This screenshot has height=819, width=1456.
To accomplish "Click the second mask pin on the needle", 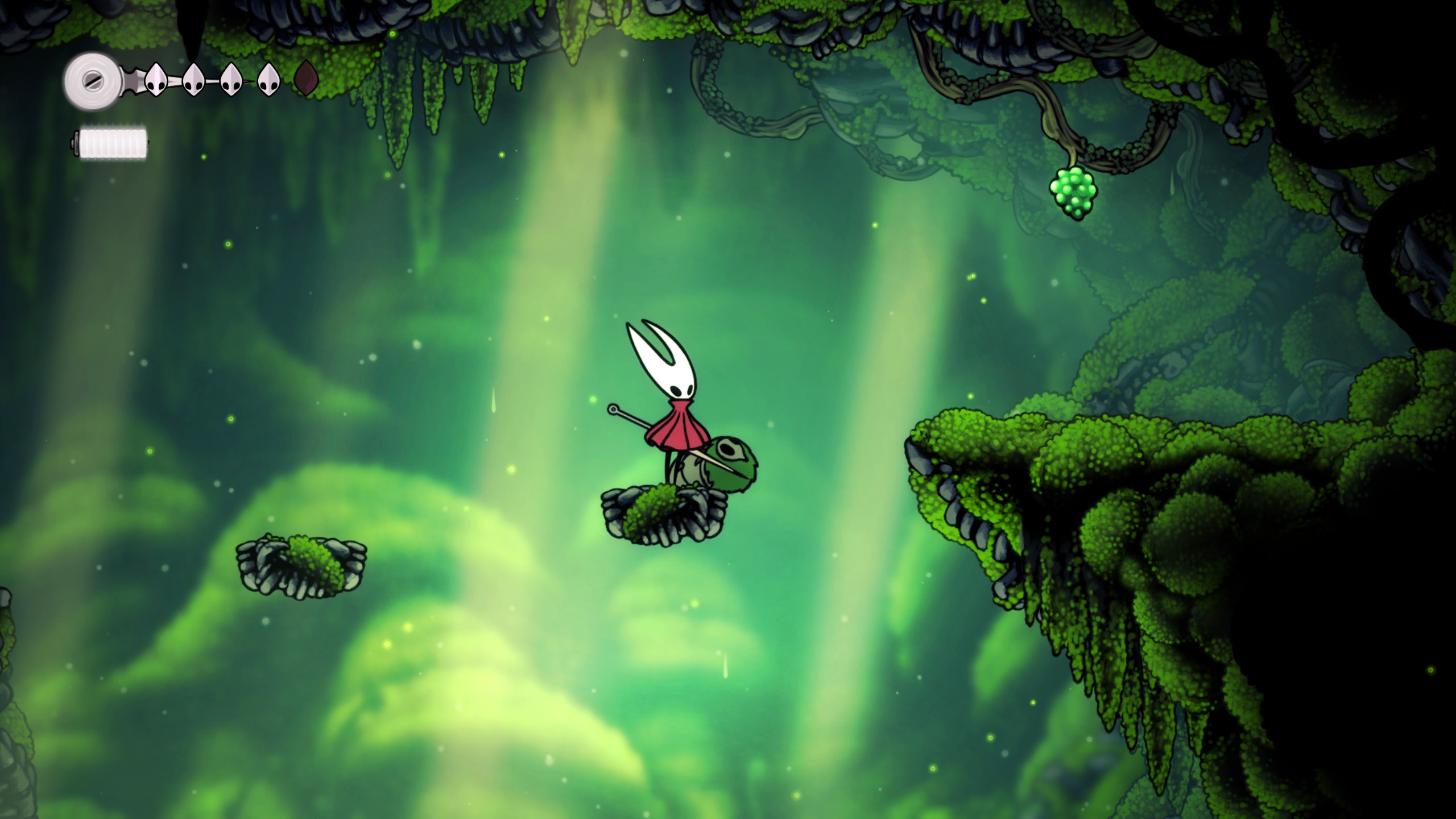I will [193, 80].
